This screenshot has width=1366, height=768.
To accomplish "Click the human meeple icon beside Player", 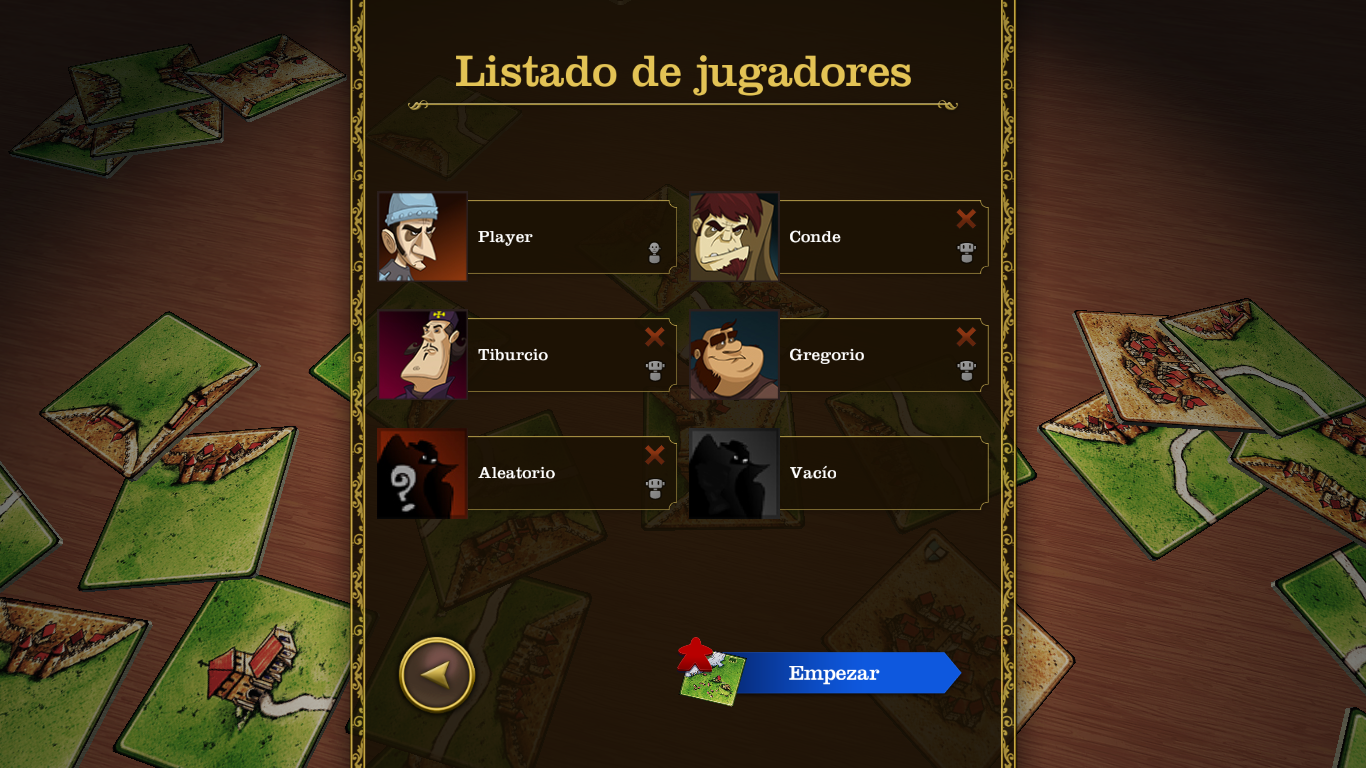I will (x=654, y=253).
